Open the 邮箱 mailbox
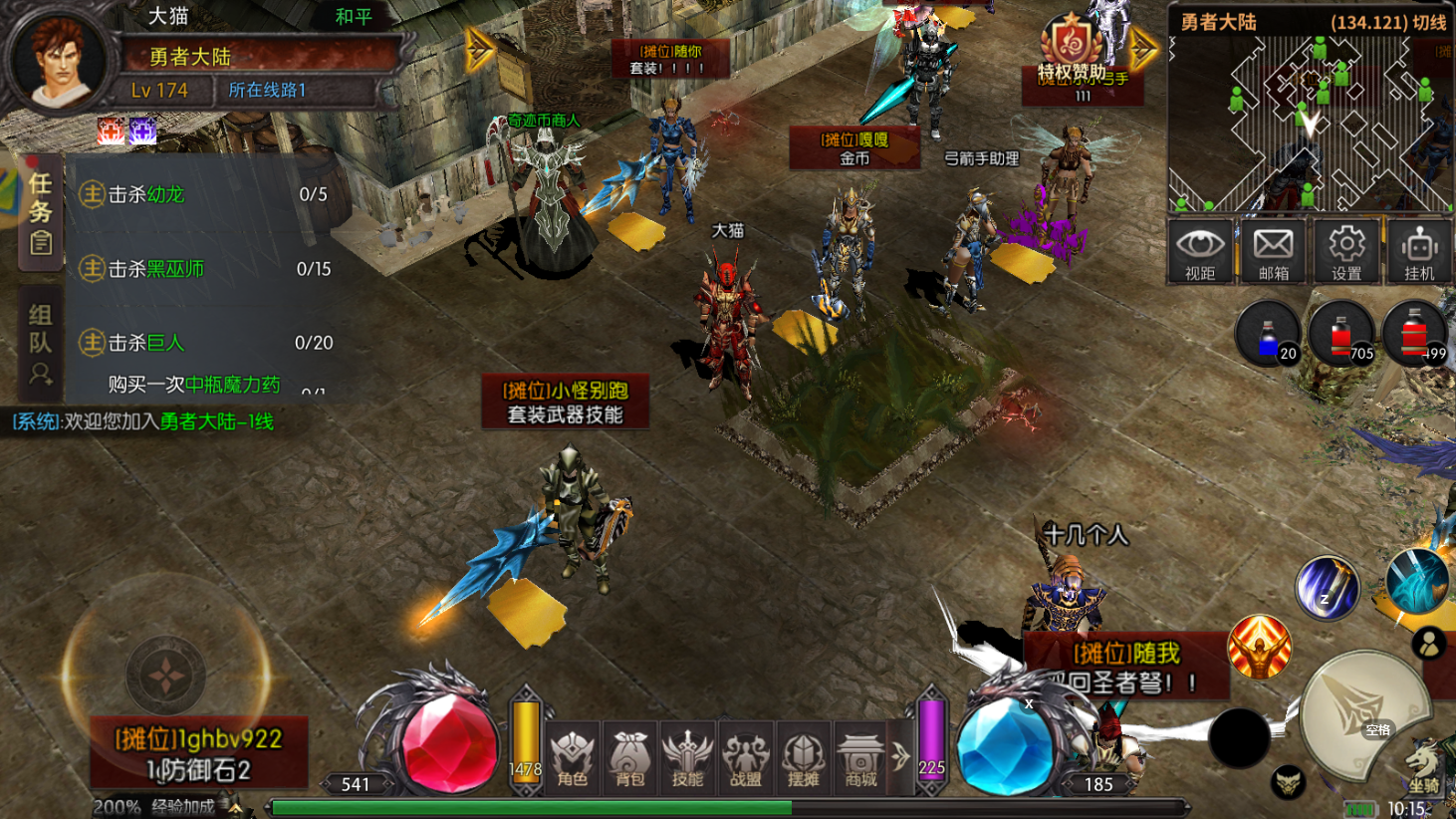 tap(1273, 251)
